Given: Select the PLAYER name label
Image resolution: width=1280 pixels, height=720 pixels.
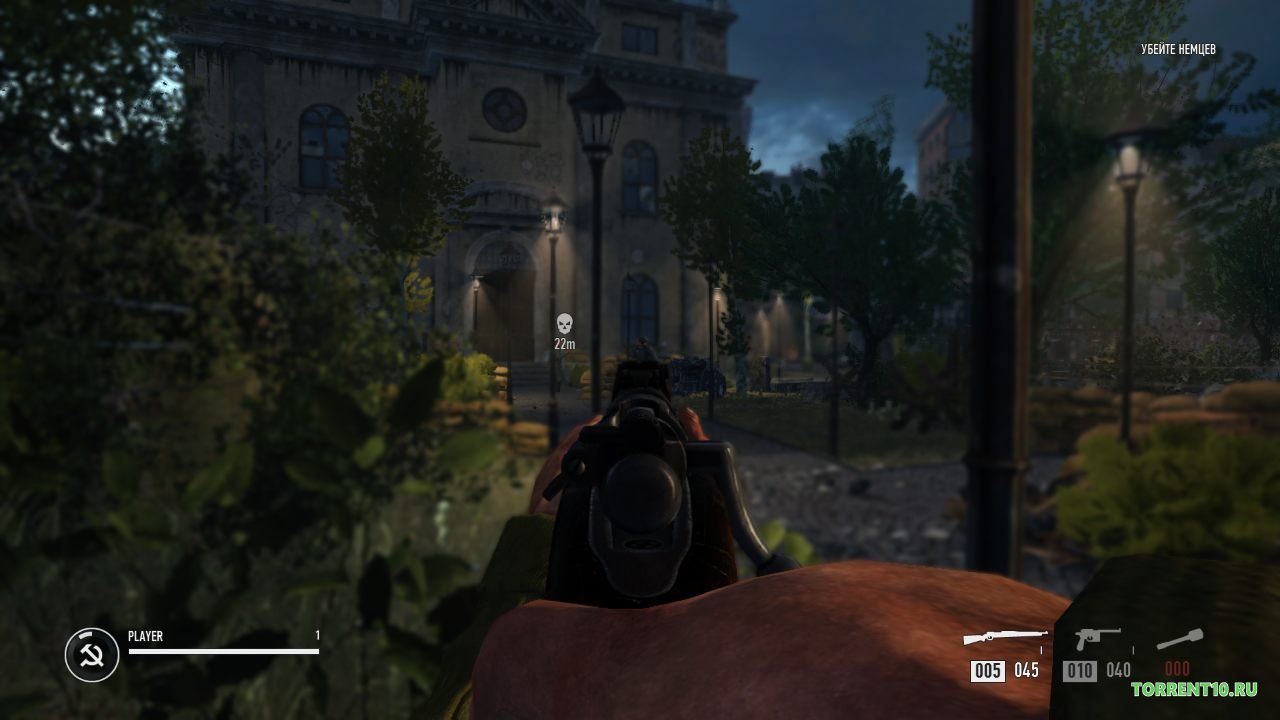Looking at the screenshot, I should point(143,635).
